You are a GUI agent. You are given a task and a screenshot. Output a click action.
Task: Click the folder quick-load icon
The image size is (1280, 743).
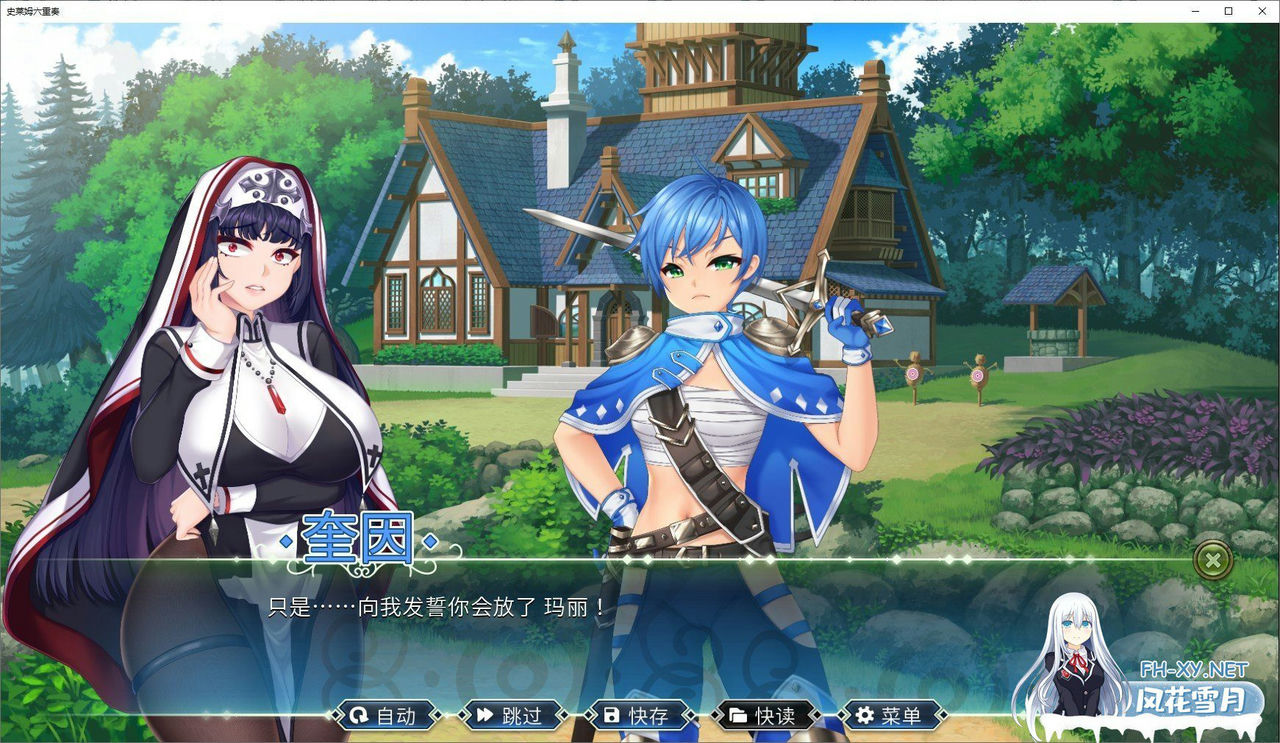point(737,716)
